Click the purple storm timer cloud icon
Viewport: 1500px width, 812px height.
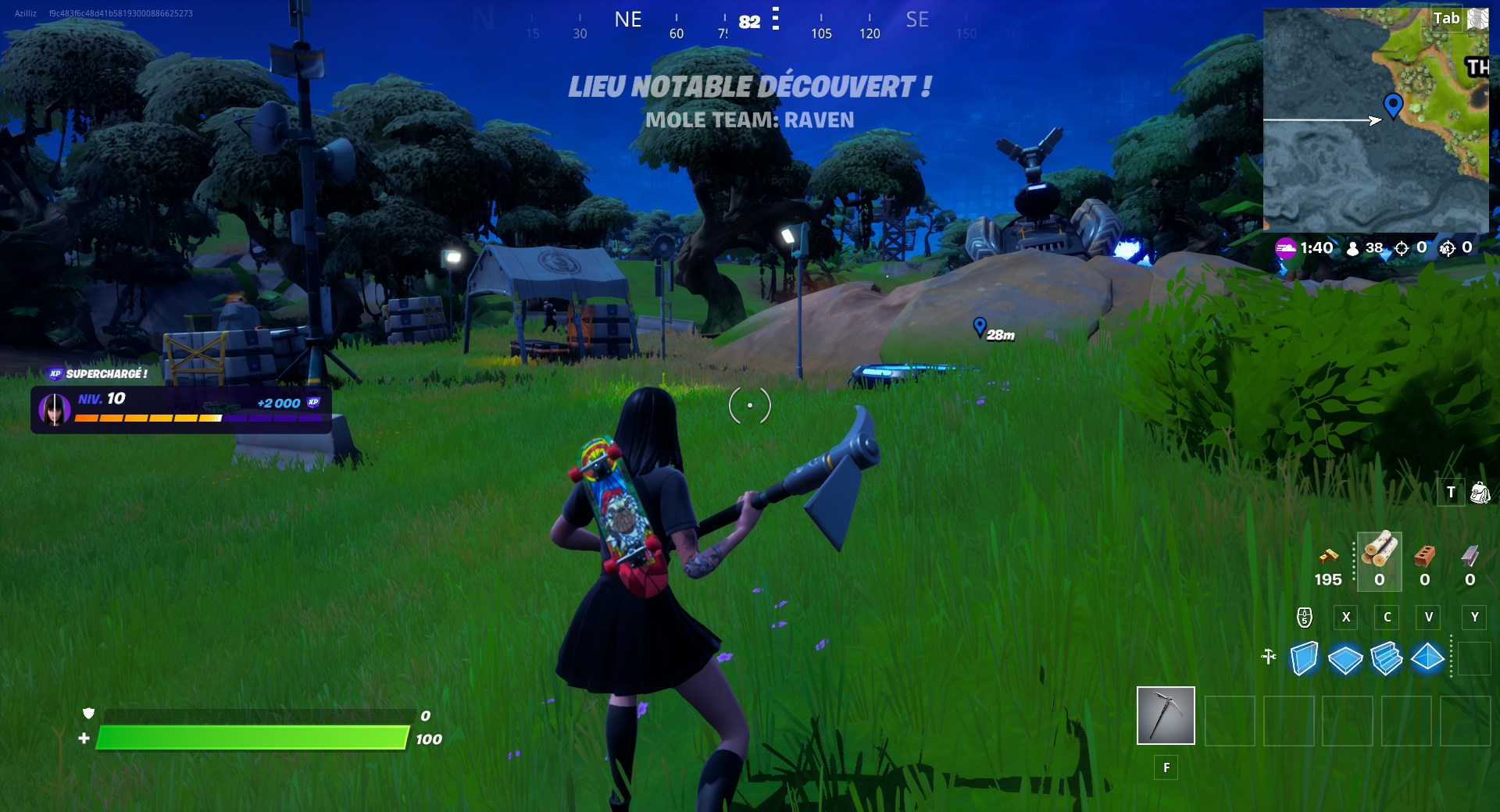coord(1284,248)
